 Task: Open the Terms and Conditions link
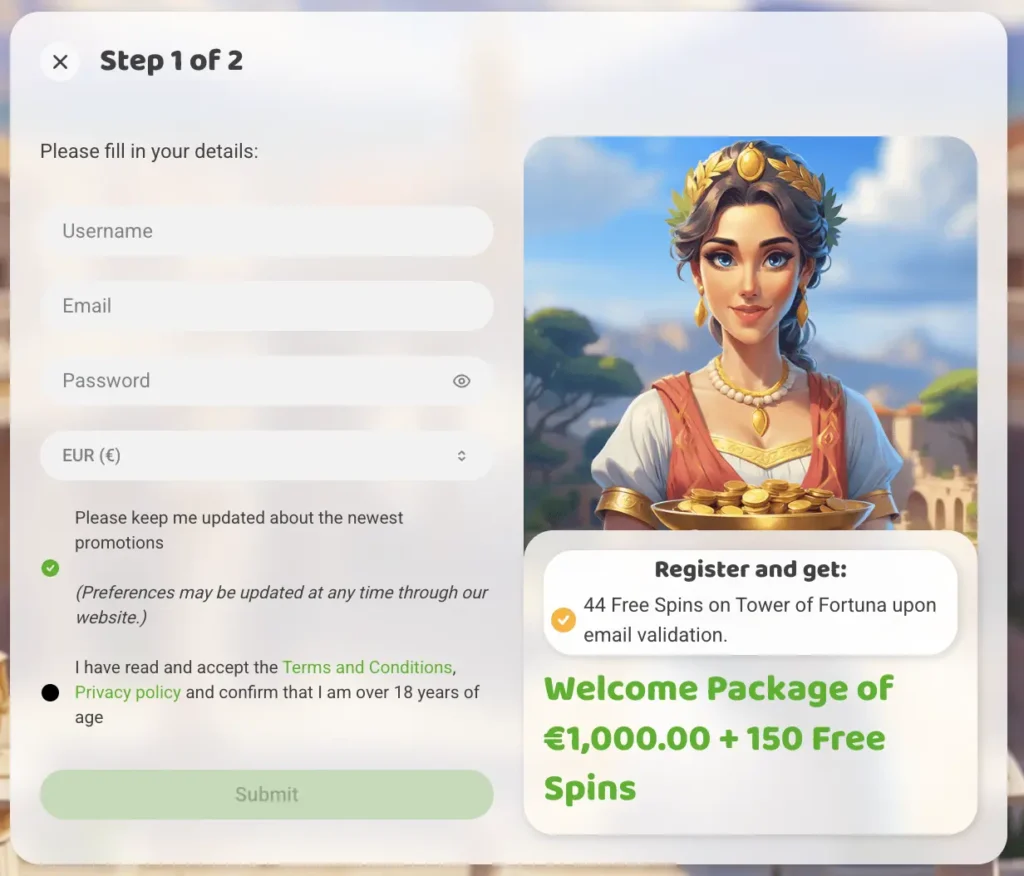(367, 667)
